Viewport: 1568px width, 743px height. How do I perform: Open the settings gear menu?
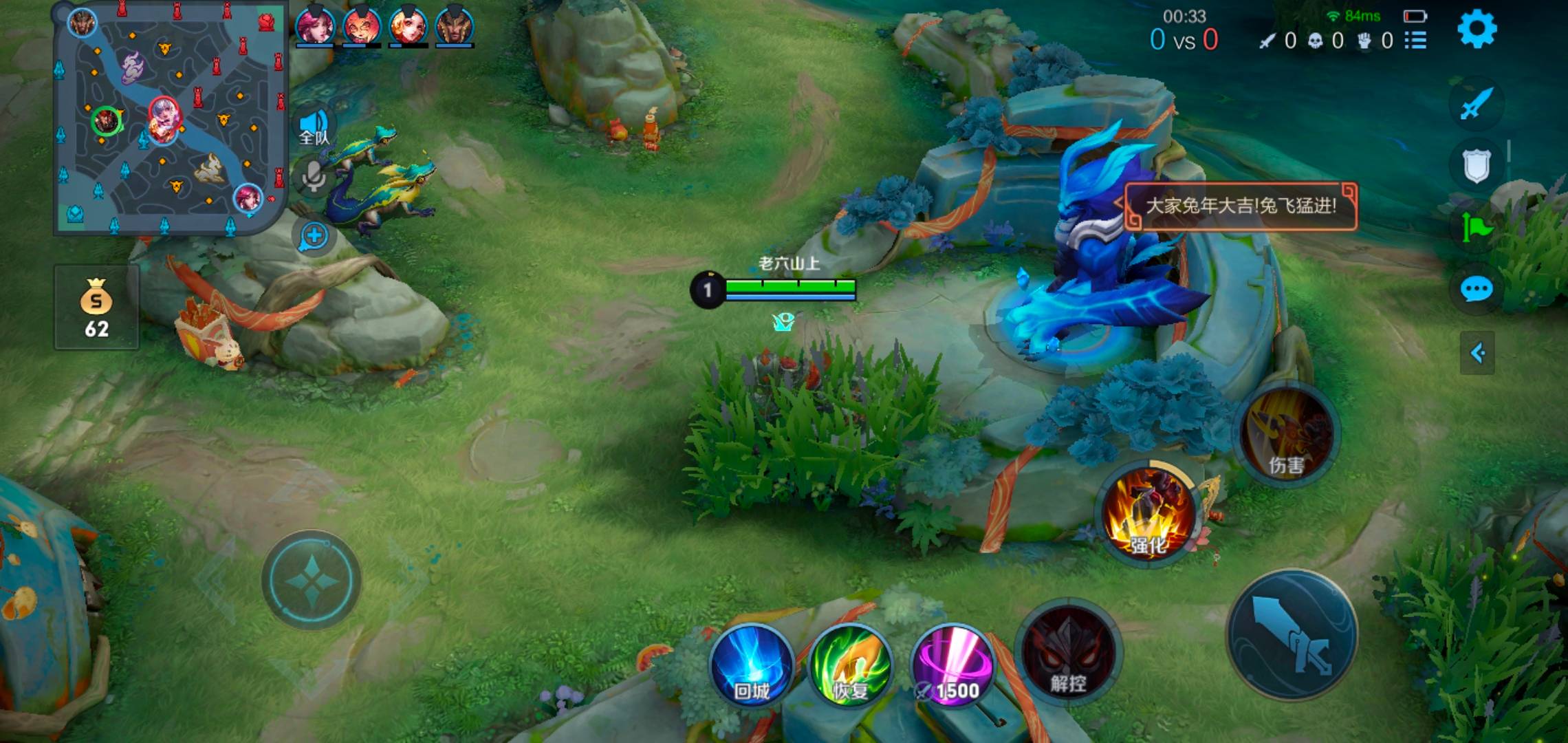[1477, 29]
